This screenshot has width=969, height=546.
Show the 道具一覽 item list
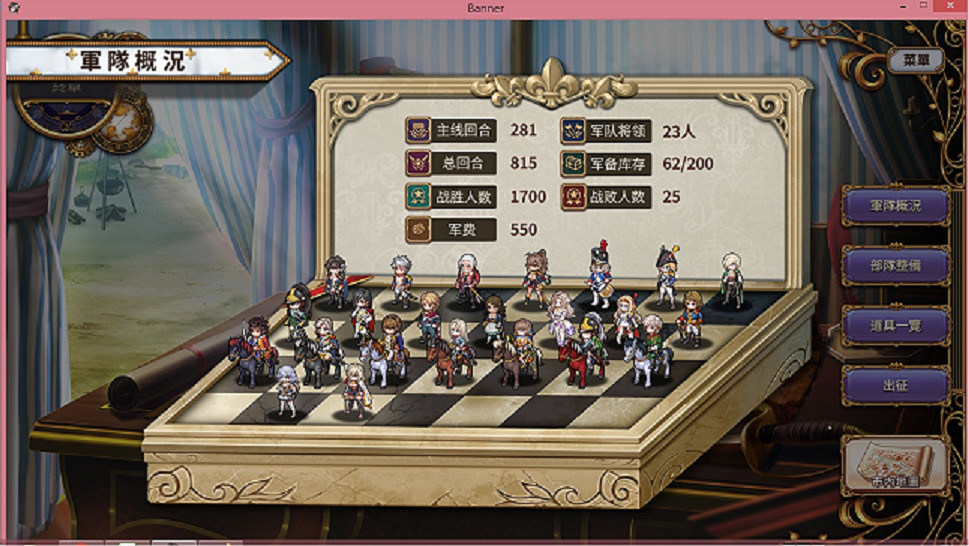click(895, 326)
